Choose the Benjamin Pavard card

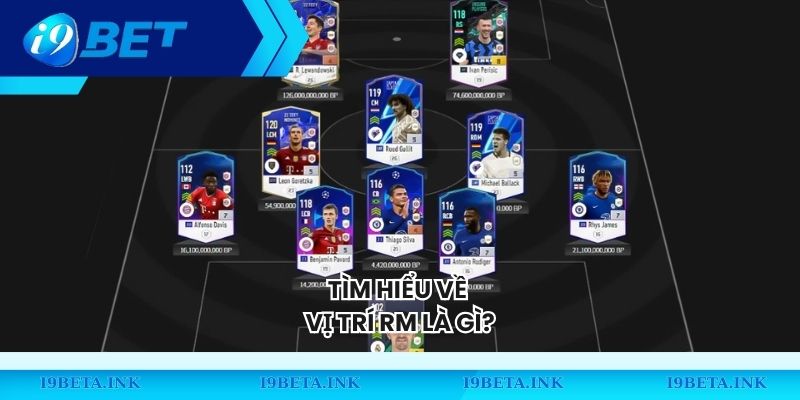(325, 230)
